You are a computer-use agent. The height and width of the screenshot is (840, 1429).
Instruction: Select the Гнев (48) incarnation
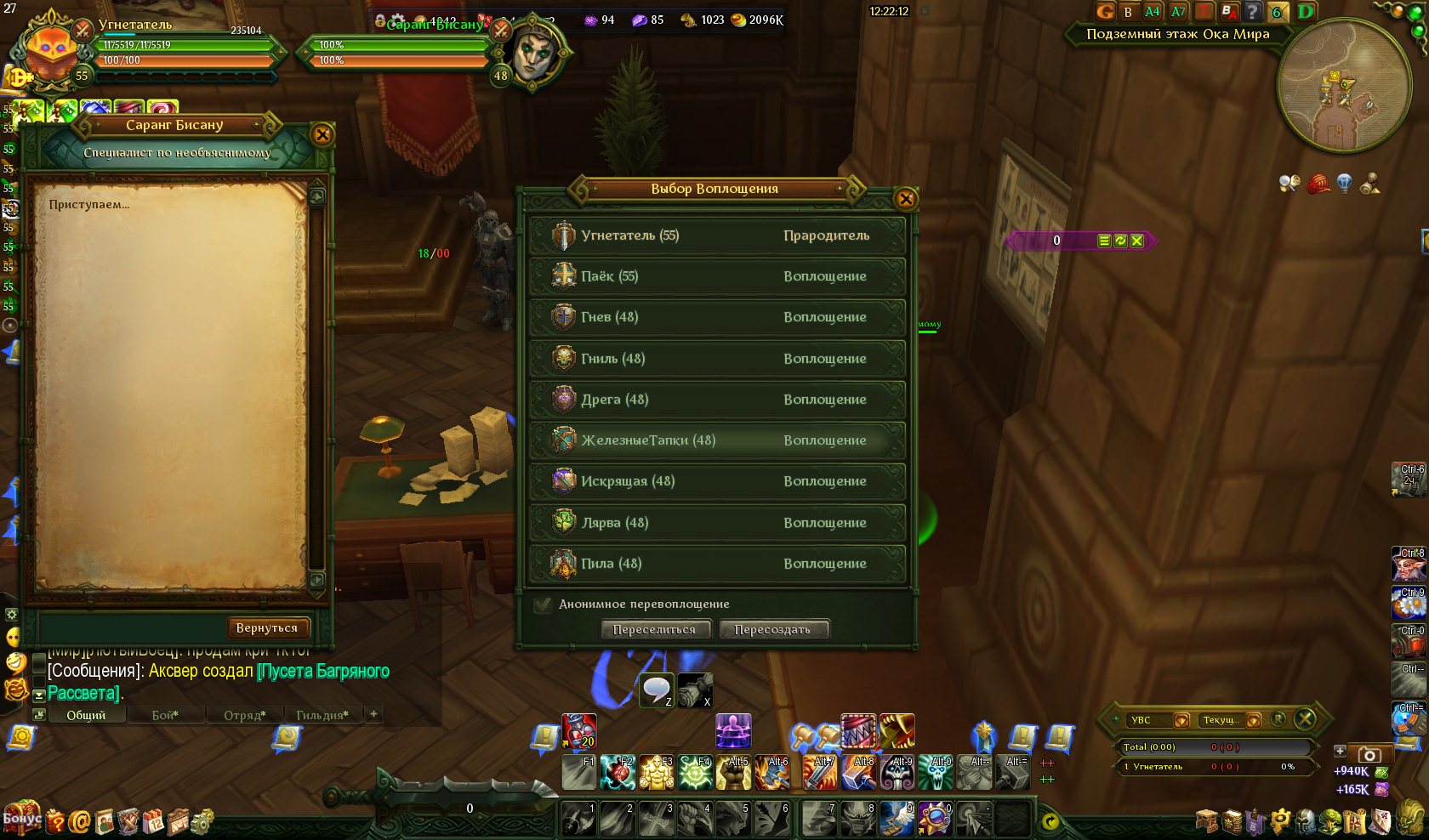click(x=717, y=317)
